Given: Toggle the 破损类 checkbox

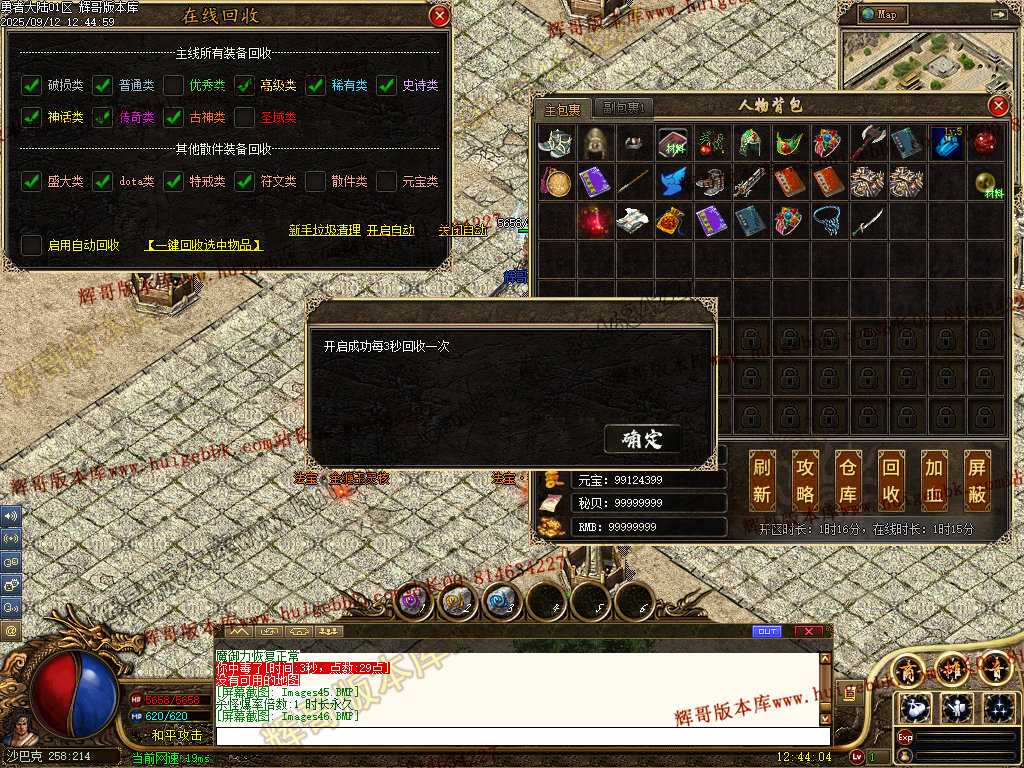Looking at the screenshot, I should (31, 85).
